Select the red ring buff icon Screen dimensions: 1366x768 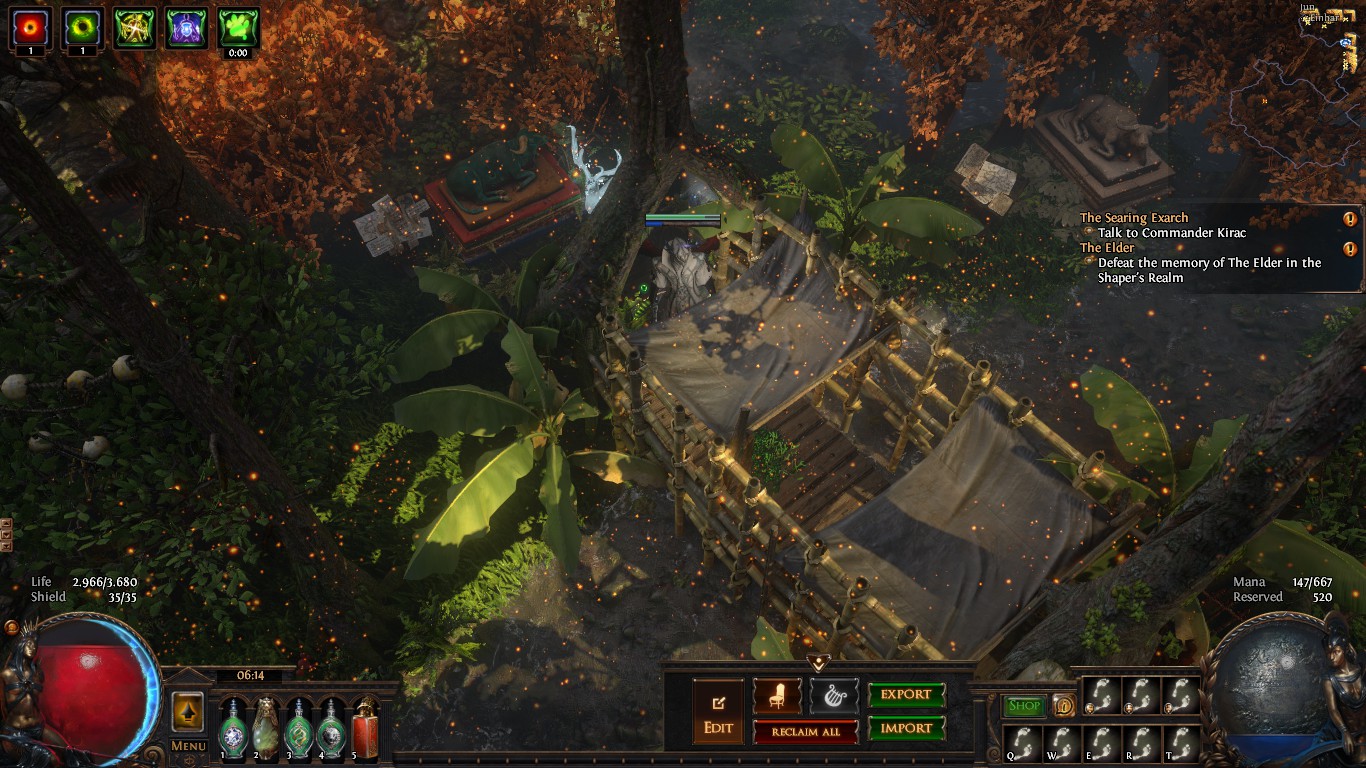31,27
